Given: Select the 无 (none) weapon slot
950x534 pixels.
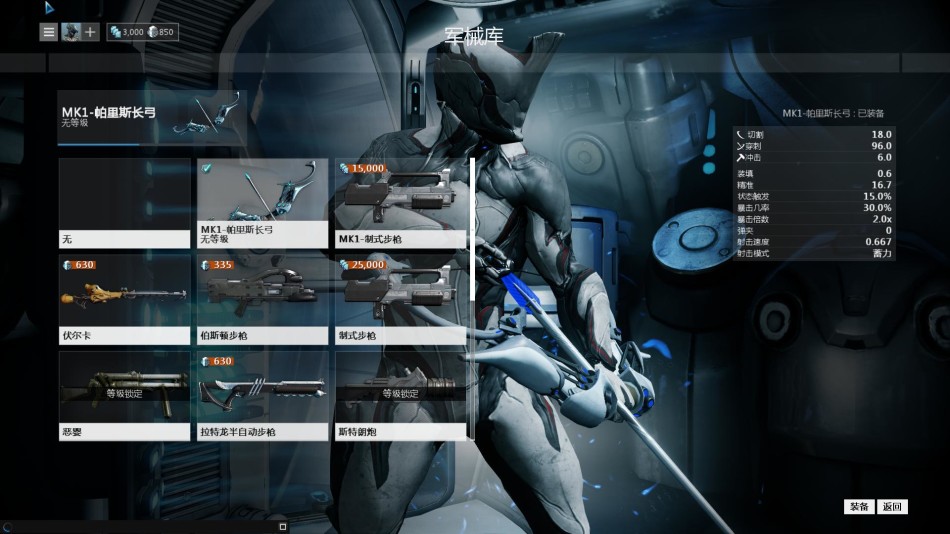Looking at the screenshot, I should (124, 203).
